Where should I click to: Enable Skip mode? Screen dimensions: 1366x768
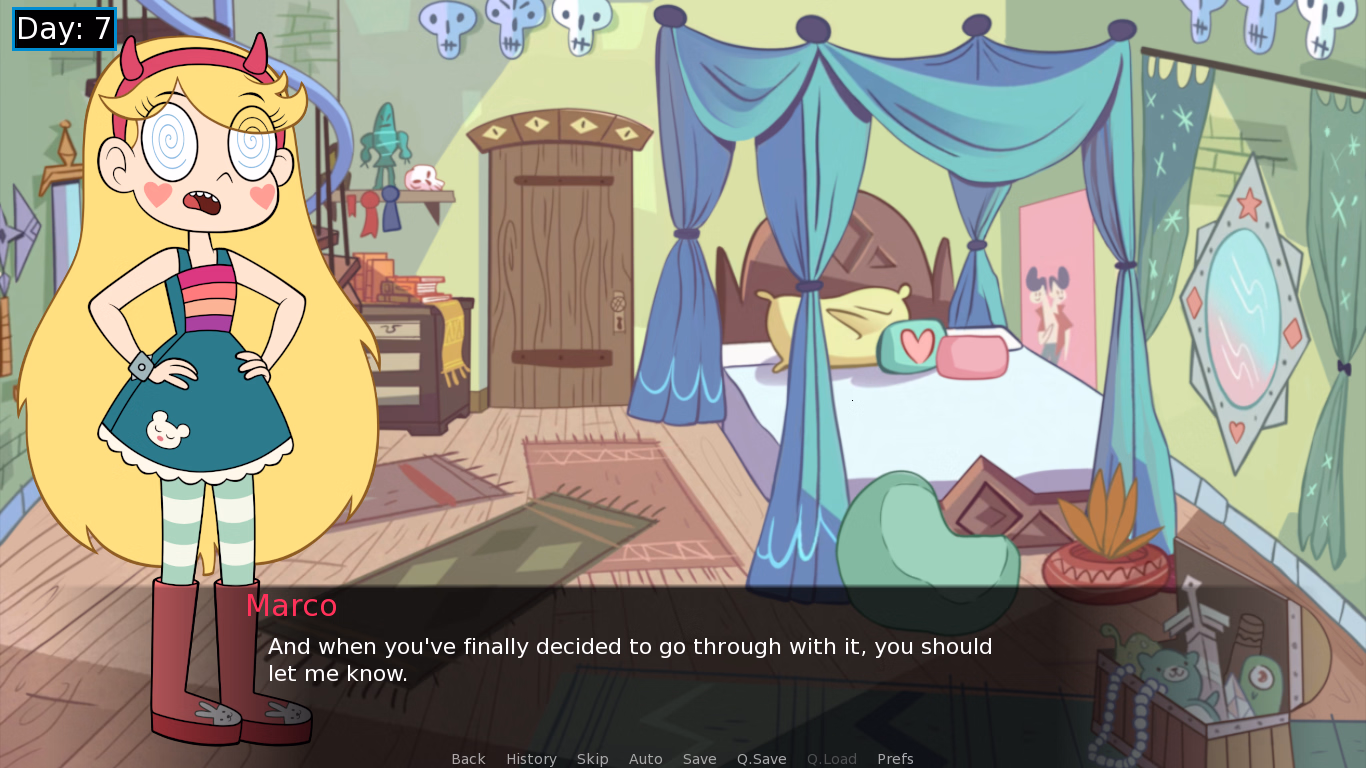coord(592,758)
